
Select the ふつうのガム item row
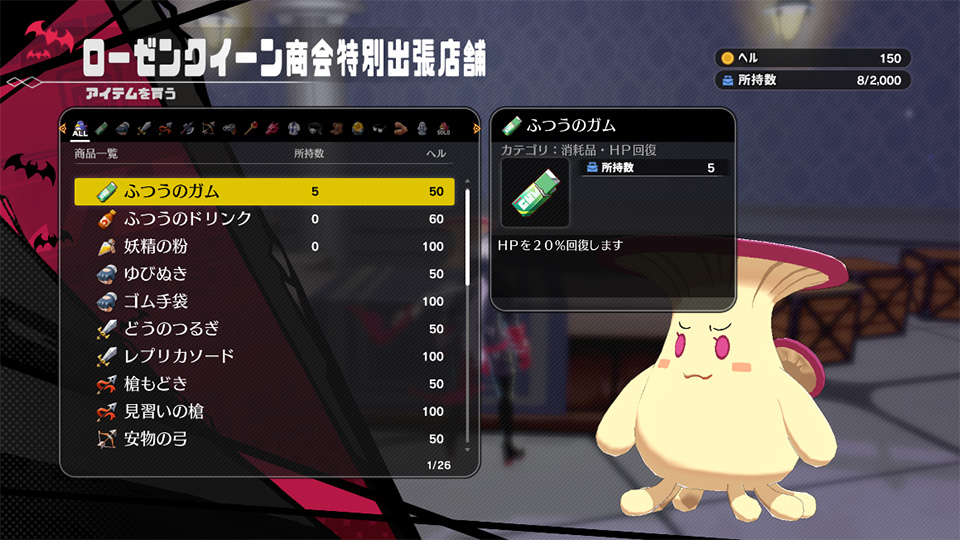point(264,191)
